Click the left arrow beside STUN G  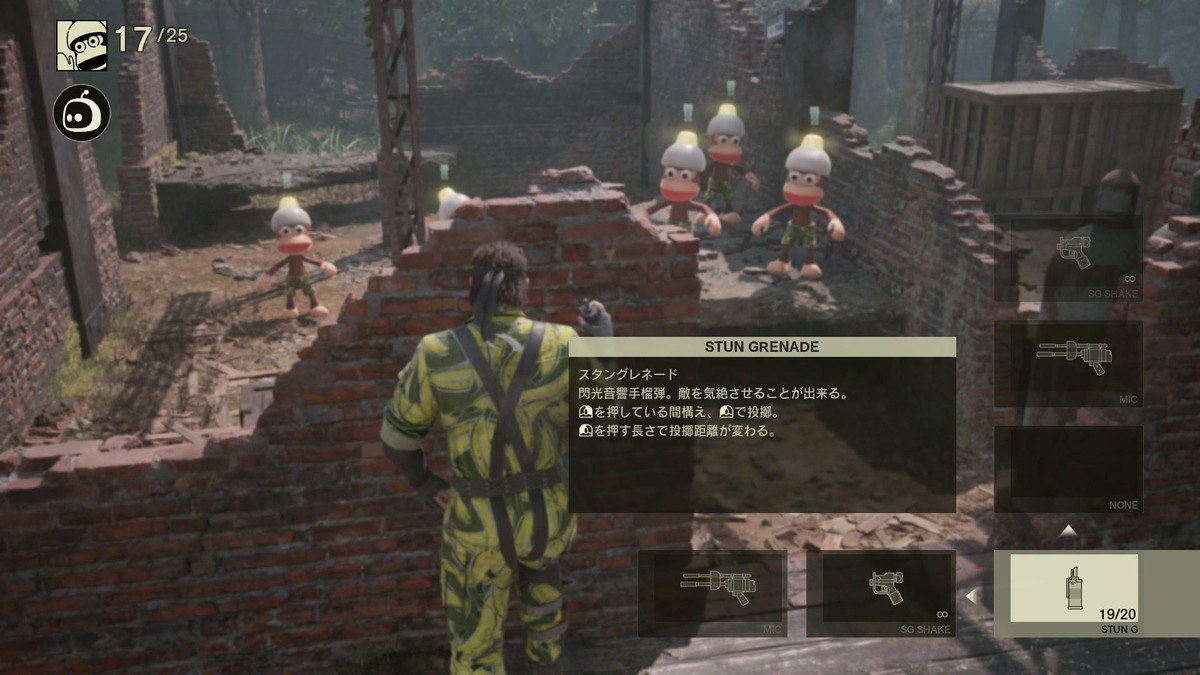(970, 596)
